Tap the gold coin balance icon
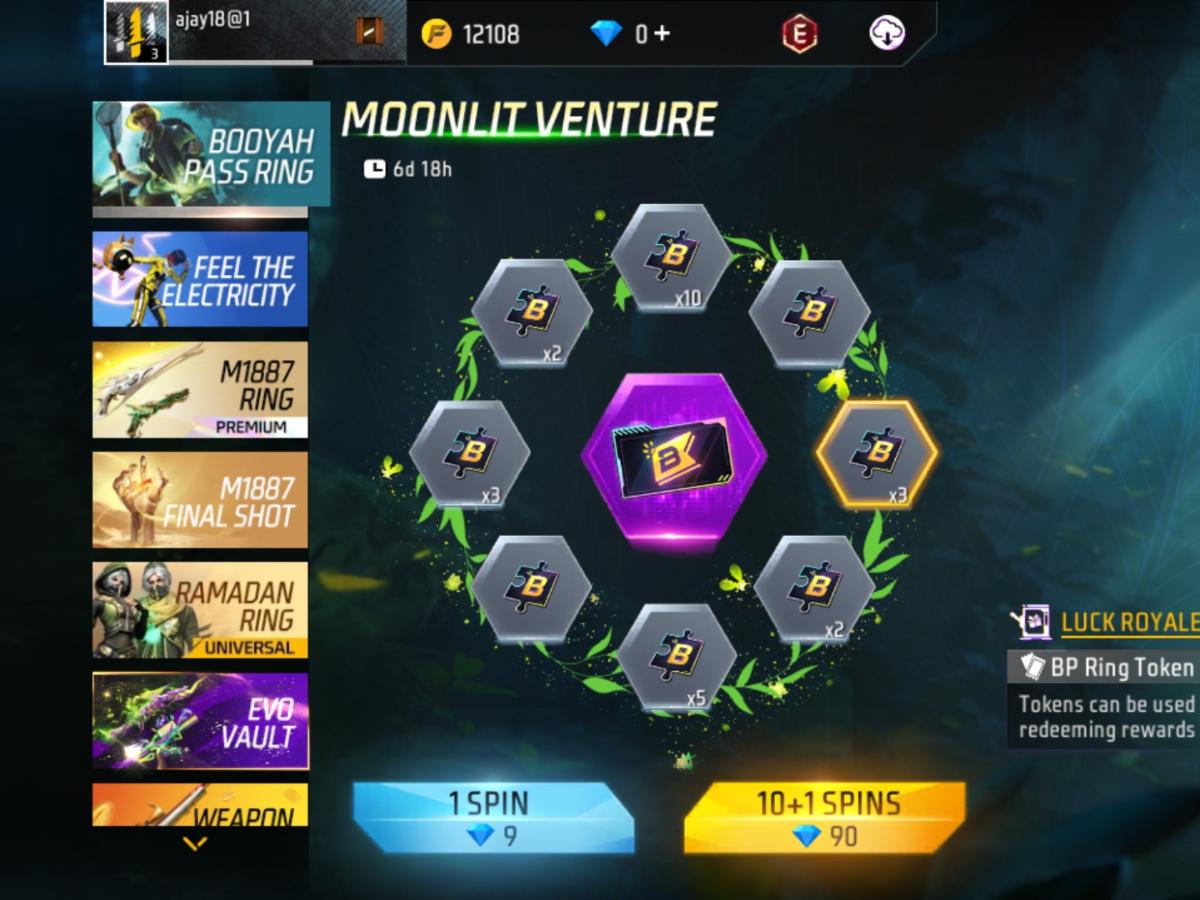 (436, 34)
